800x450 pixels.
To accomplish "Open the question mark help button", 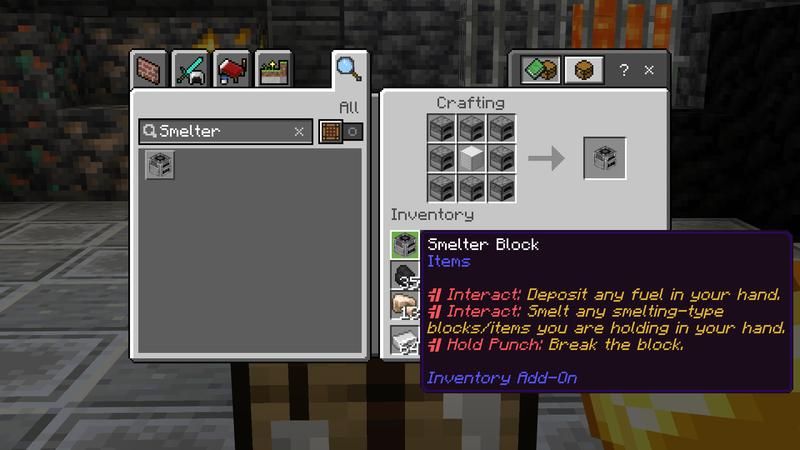I will [624, 71].
